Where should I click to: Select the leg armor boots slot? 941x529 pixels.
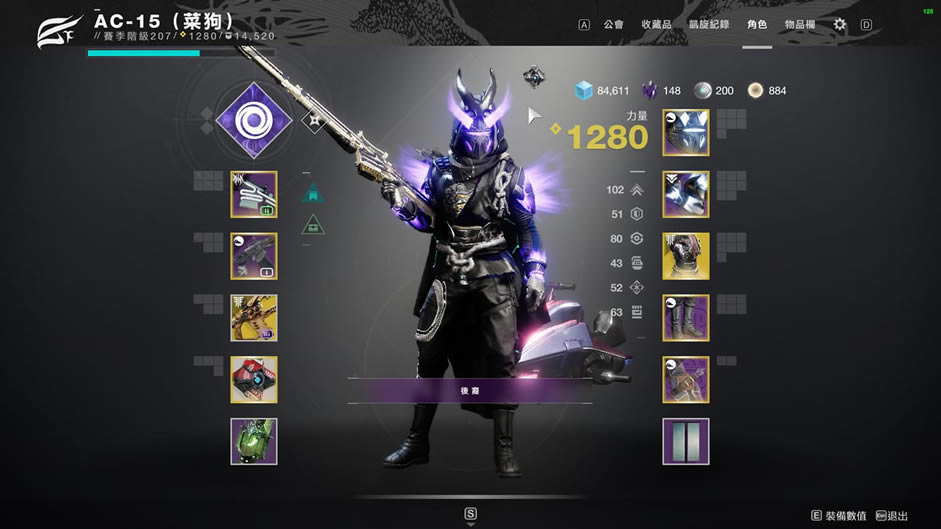[x=686, y=318]
